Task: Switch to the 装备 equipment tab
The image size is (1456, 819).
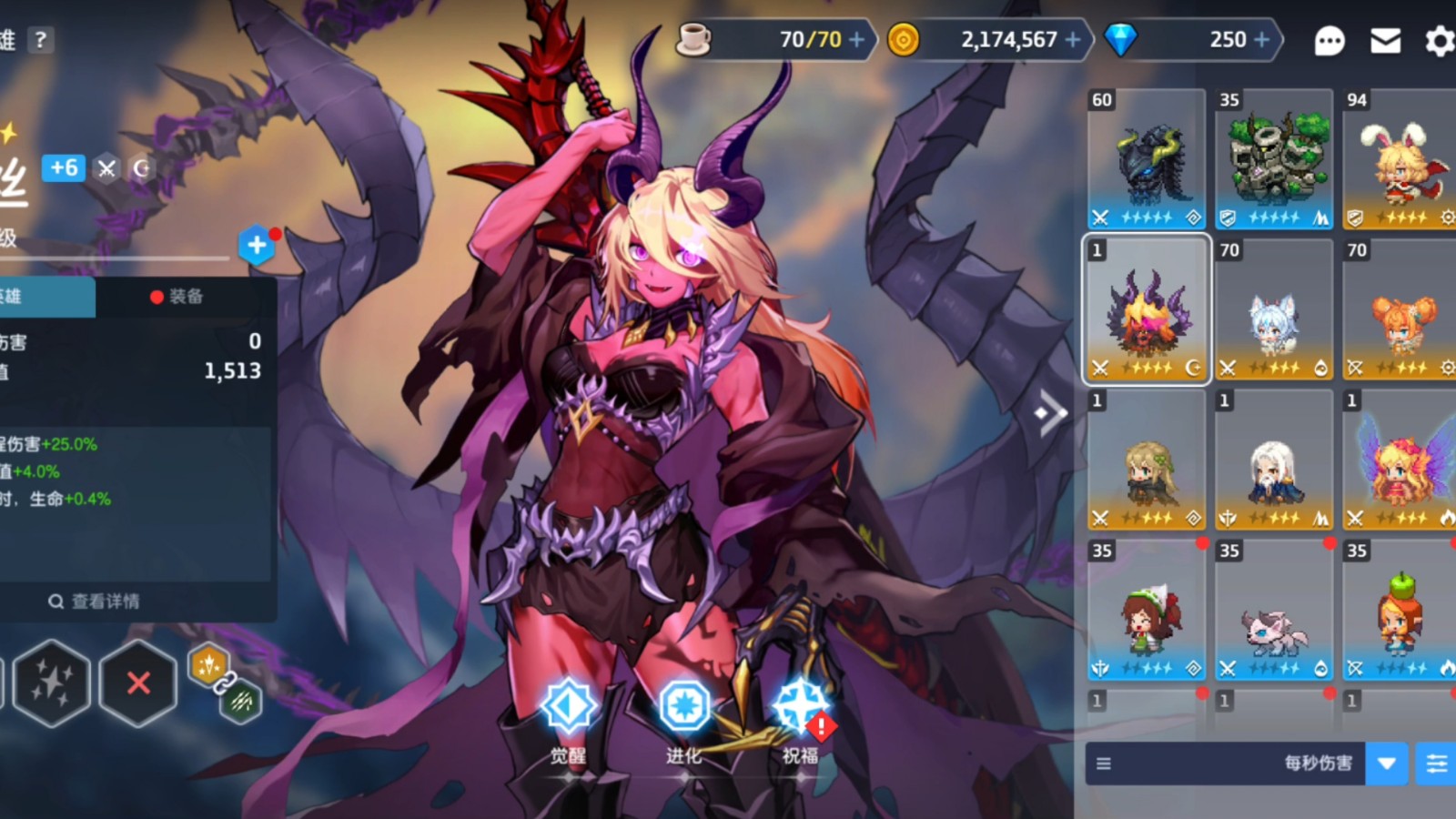Action: (x=178, y=297)
